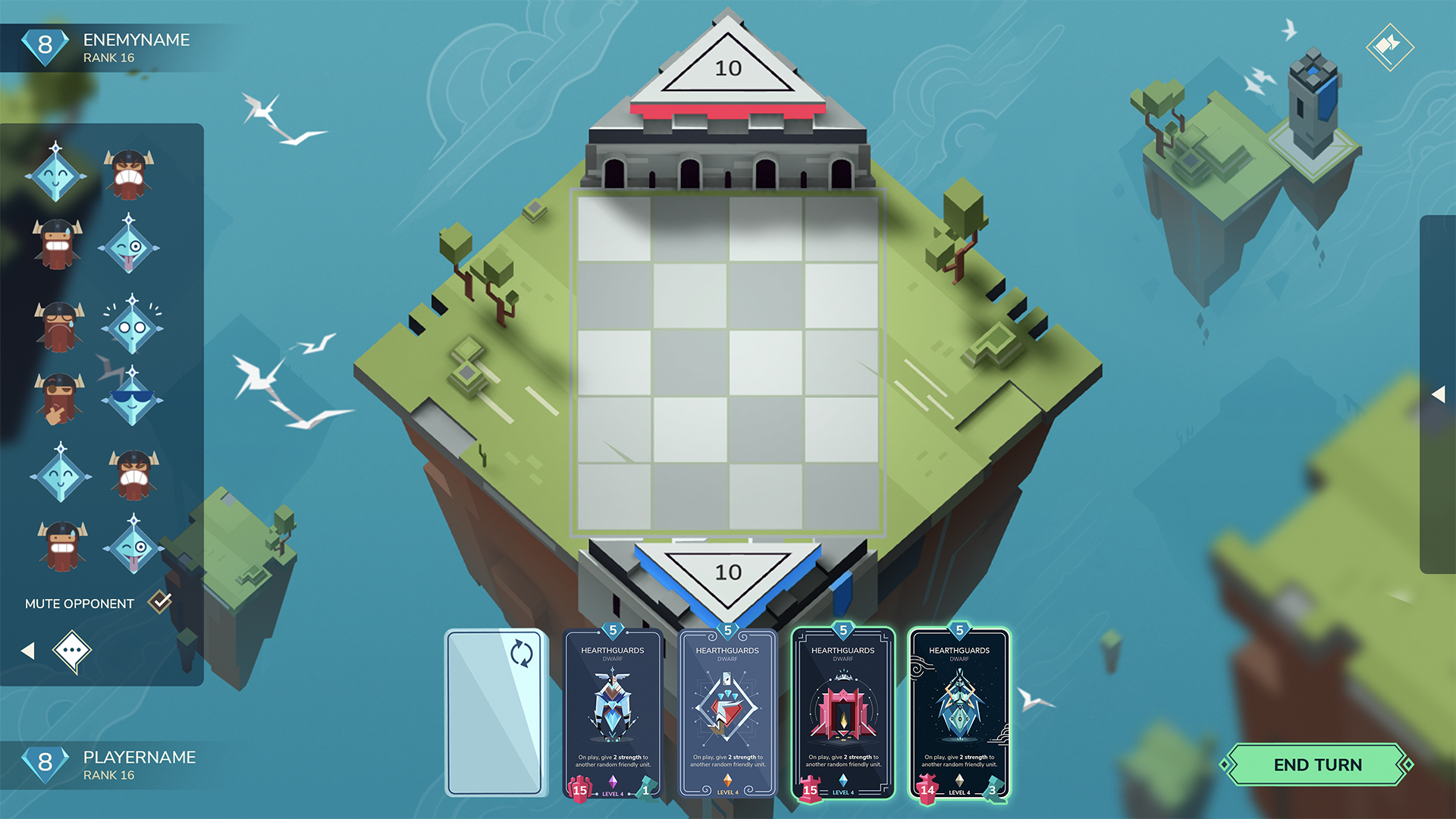The width and height of the screenshot is (1456, 819).
Task: Select the red-gate Hearthguards card
Action: pyautogui.click(x=843, y=713)
